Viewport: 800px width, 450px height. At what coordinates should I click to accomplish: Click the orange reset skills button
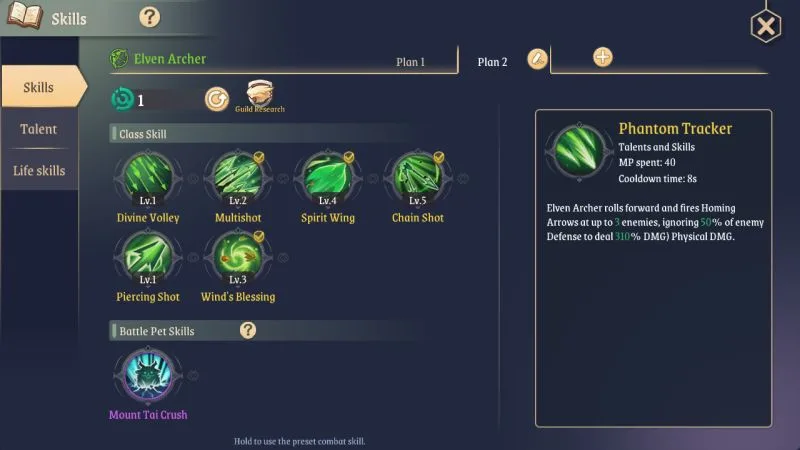[216, 99]
